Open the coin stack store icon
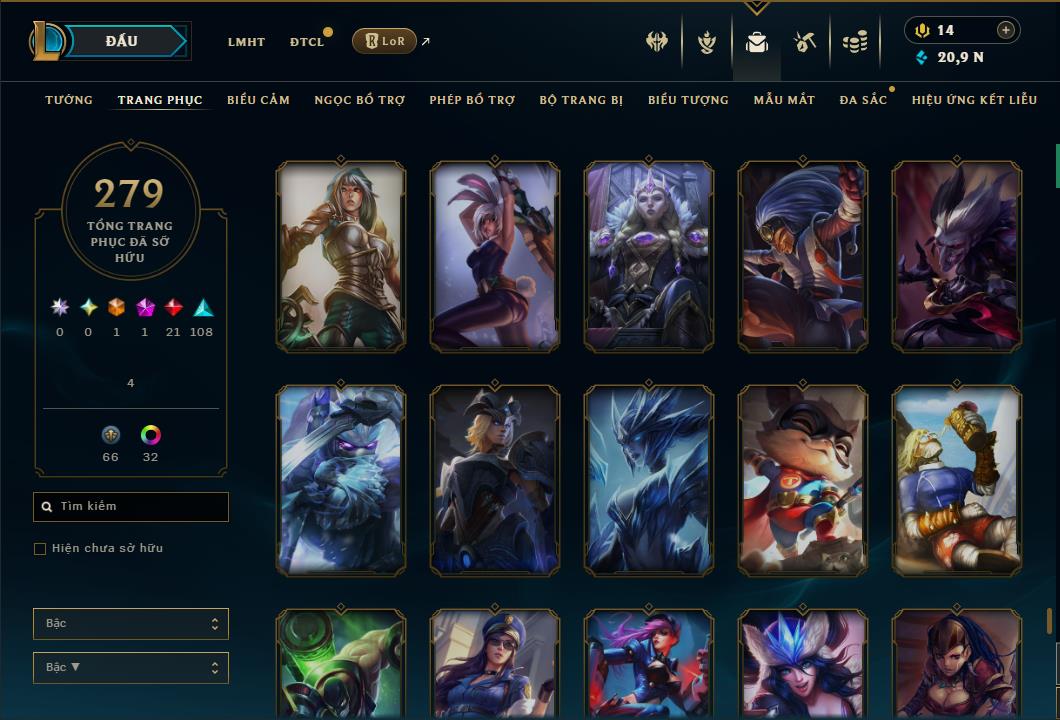This screenshot has height=720, width=1060. [x=854, y=42]
